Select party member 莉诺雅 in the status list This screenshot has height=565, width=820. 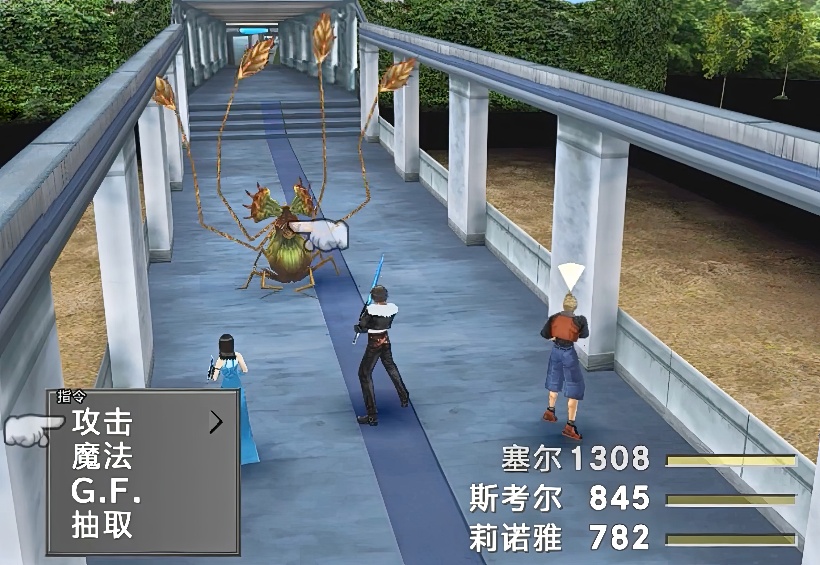[516, 538]
